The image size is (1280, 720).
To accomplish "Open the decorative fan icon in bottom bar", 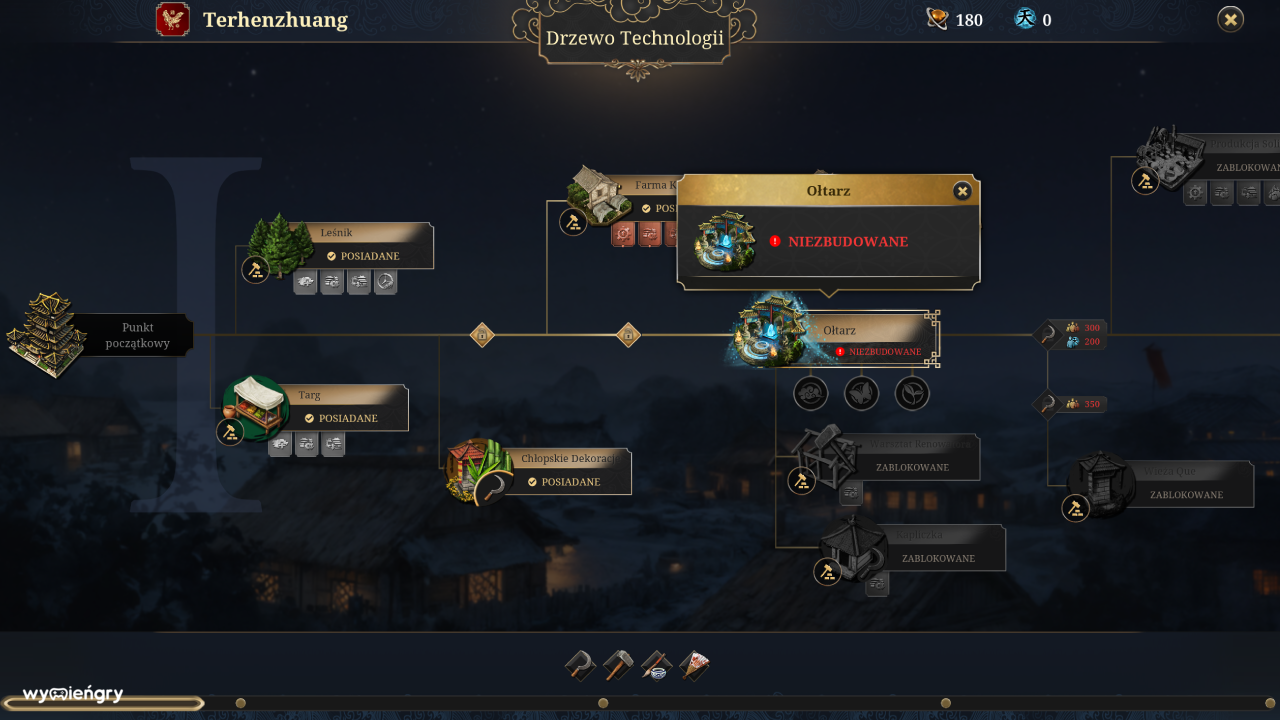I will (695, 663).
